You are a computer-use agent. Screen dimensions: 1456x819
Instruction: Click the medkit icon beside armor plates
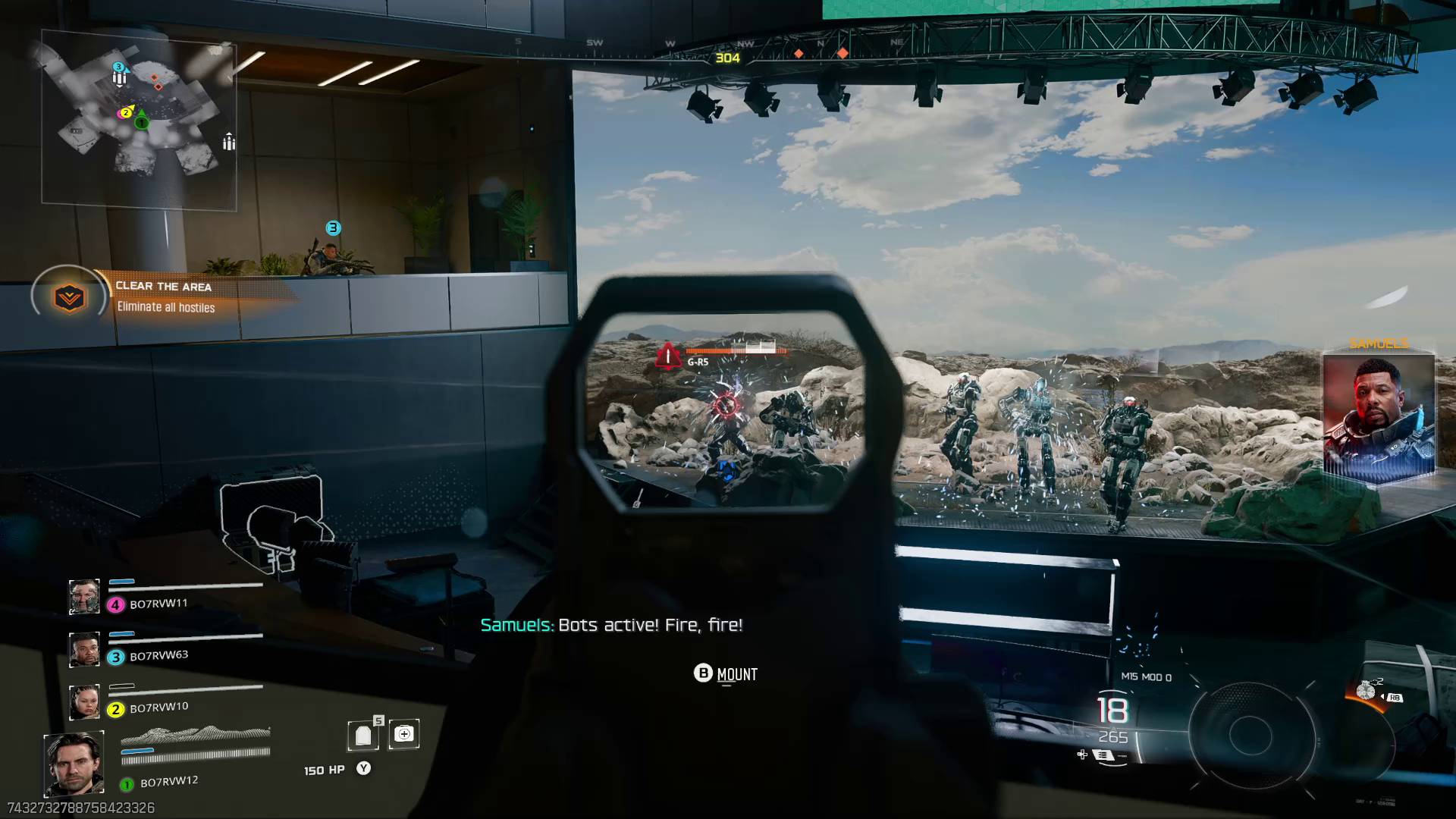pyautogui.click(x=404, y=733)
